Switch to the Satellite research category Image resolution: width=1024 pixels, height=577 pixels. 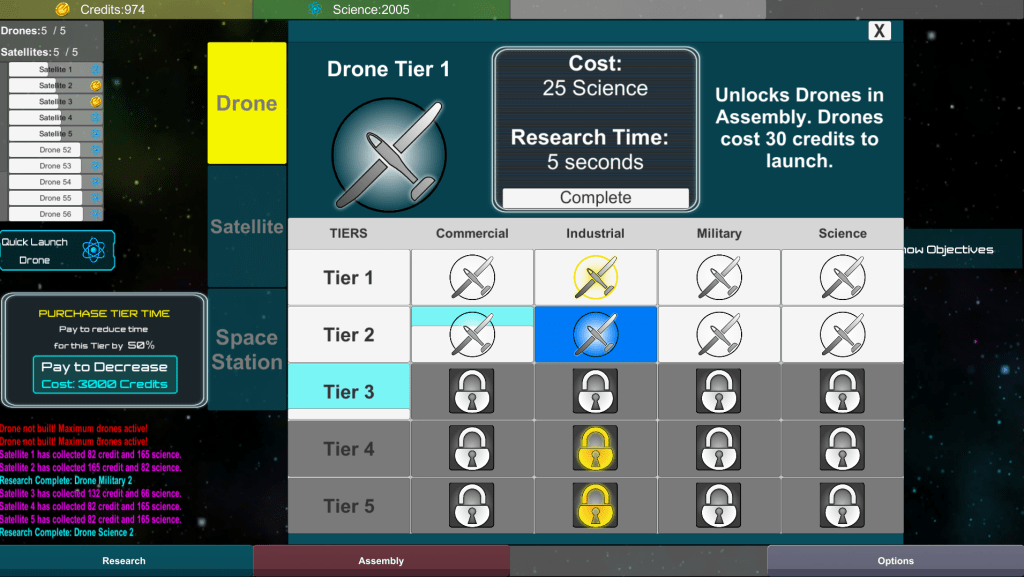[247, 227]
